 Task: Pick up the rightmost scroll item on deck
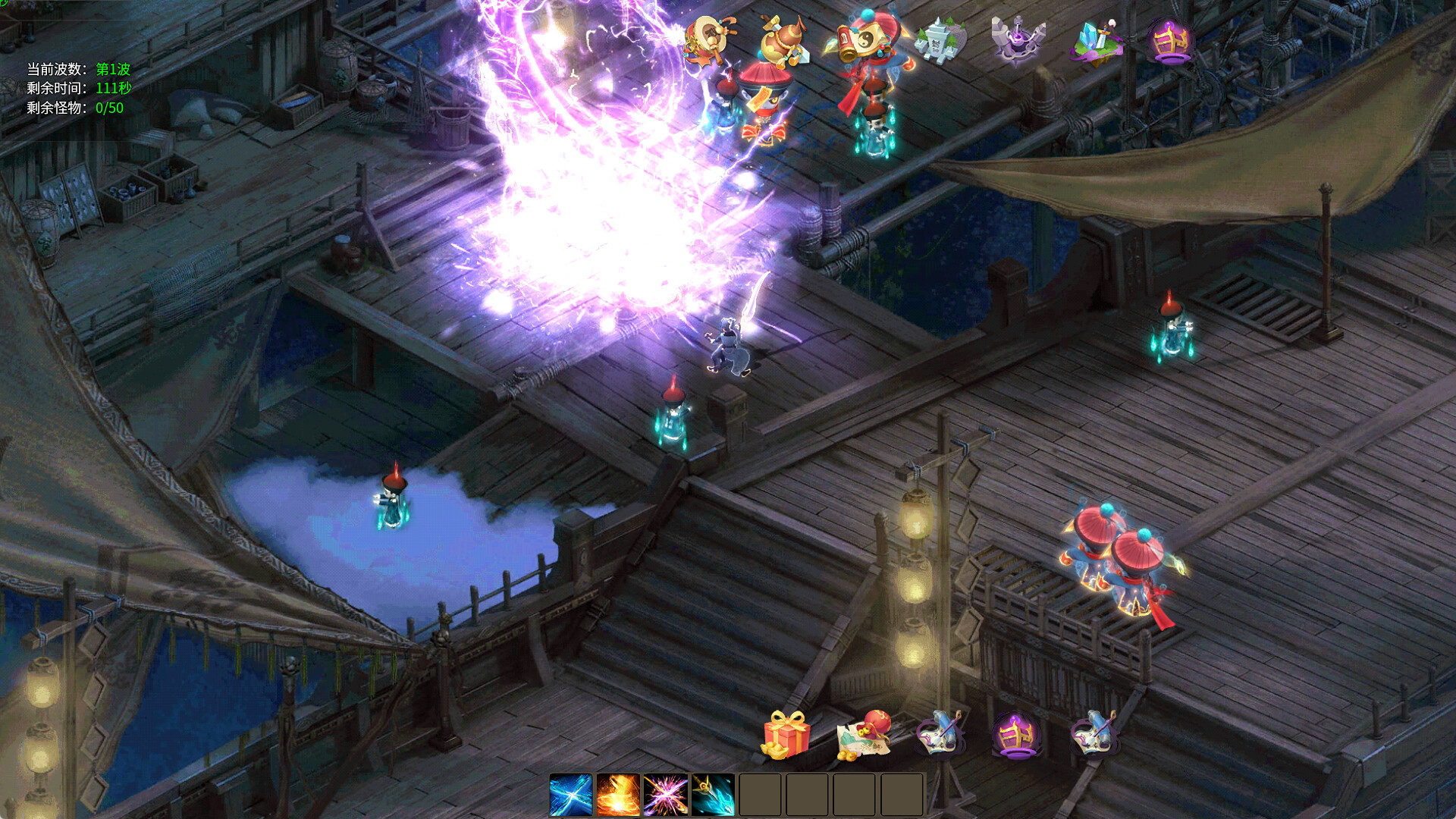click(1092, 734)
